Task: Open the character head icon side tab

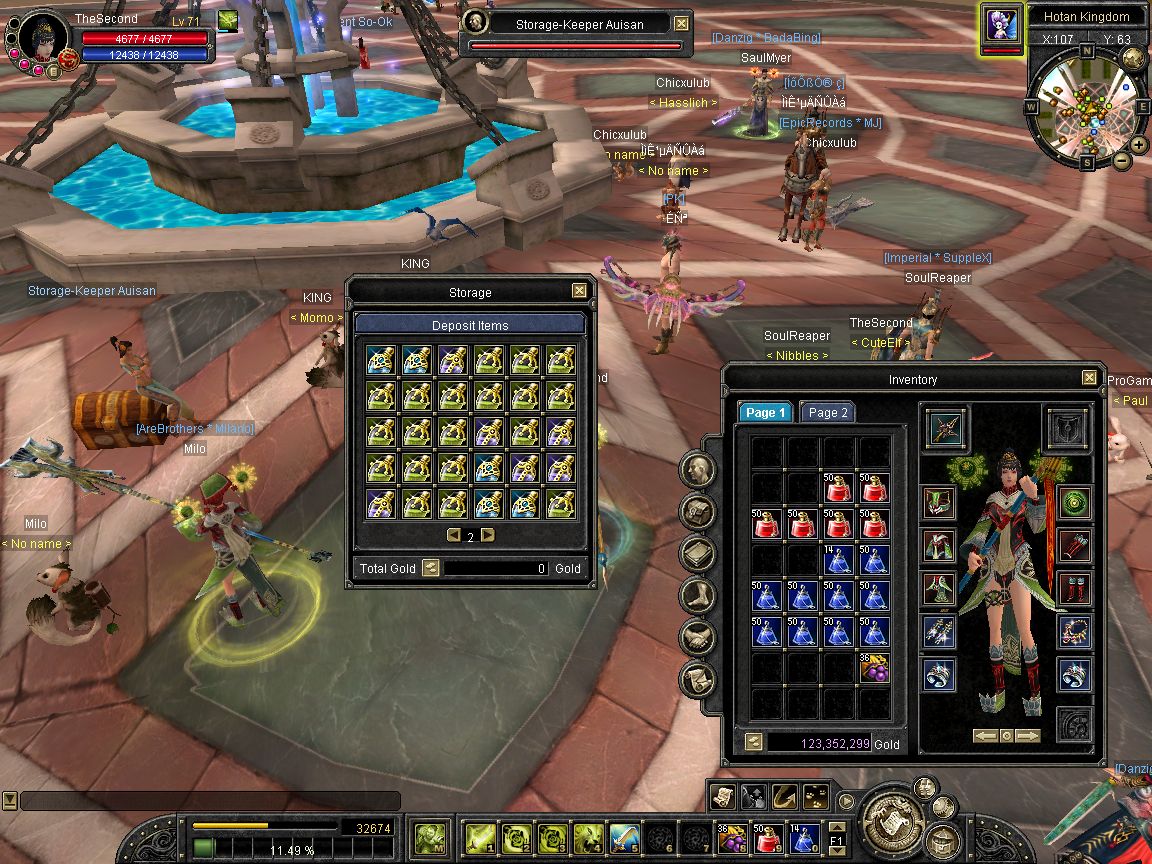Action: point(697,469)
